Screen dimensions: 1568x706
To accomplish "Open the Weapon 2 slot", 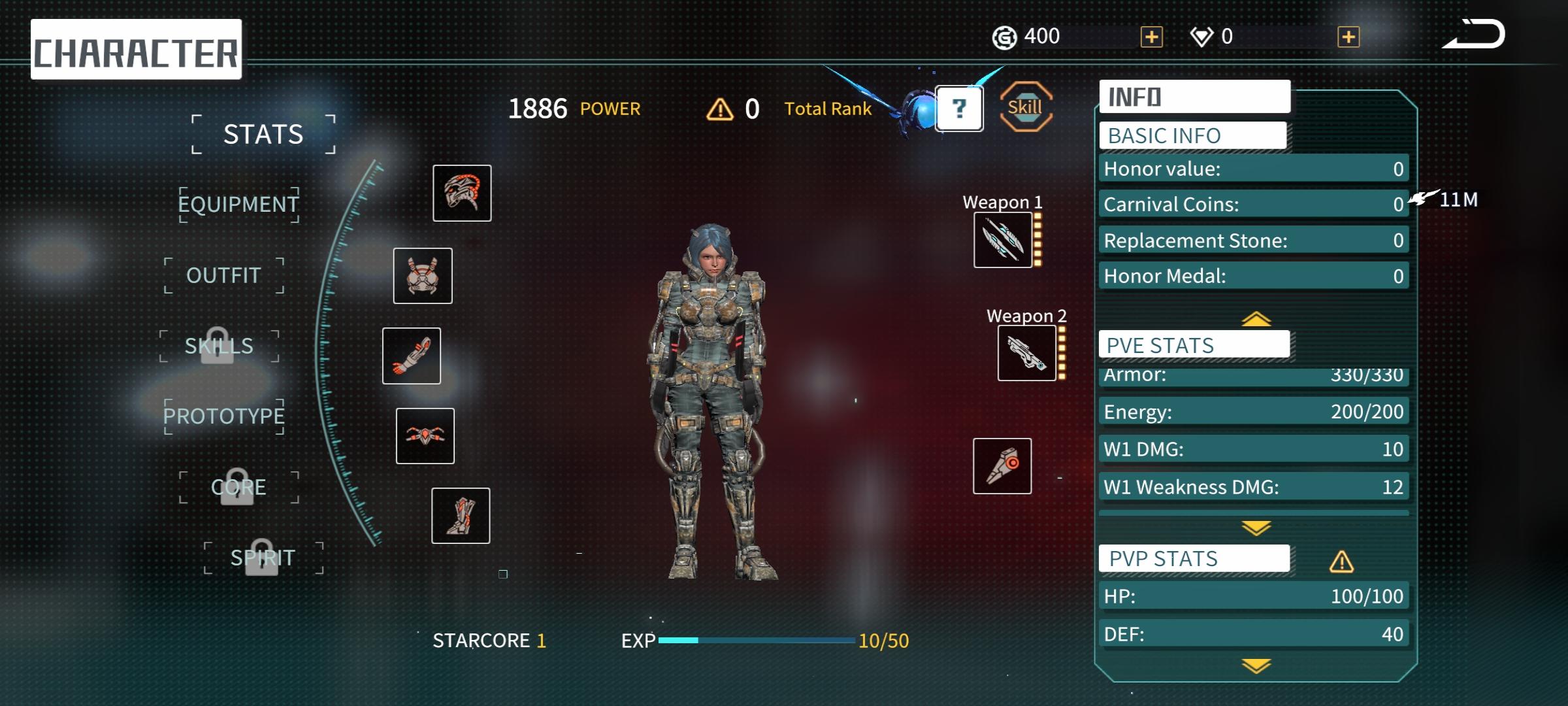I will [1026, 353].
